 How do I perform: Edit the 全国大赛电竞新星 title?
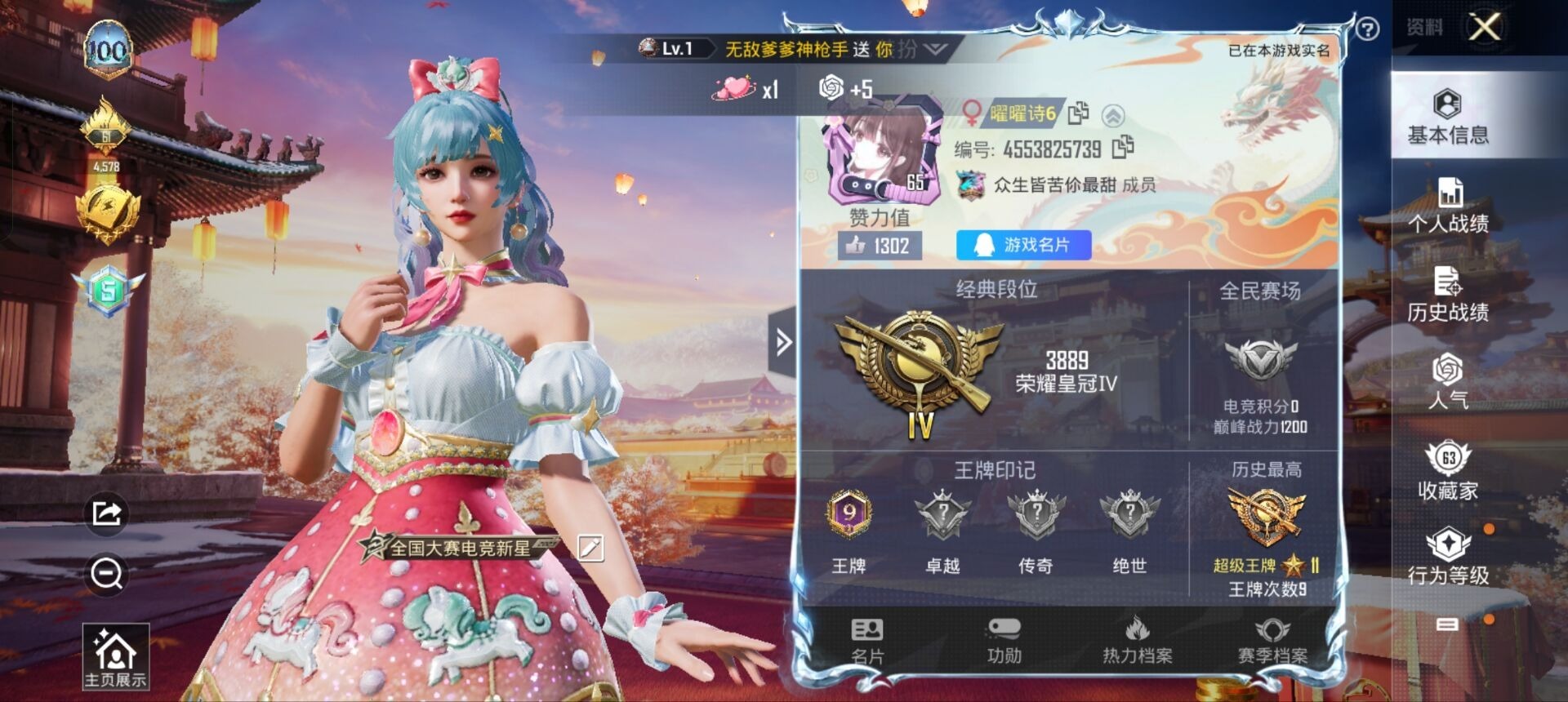[x=590, y=548]
